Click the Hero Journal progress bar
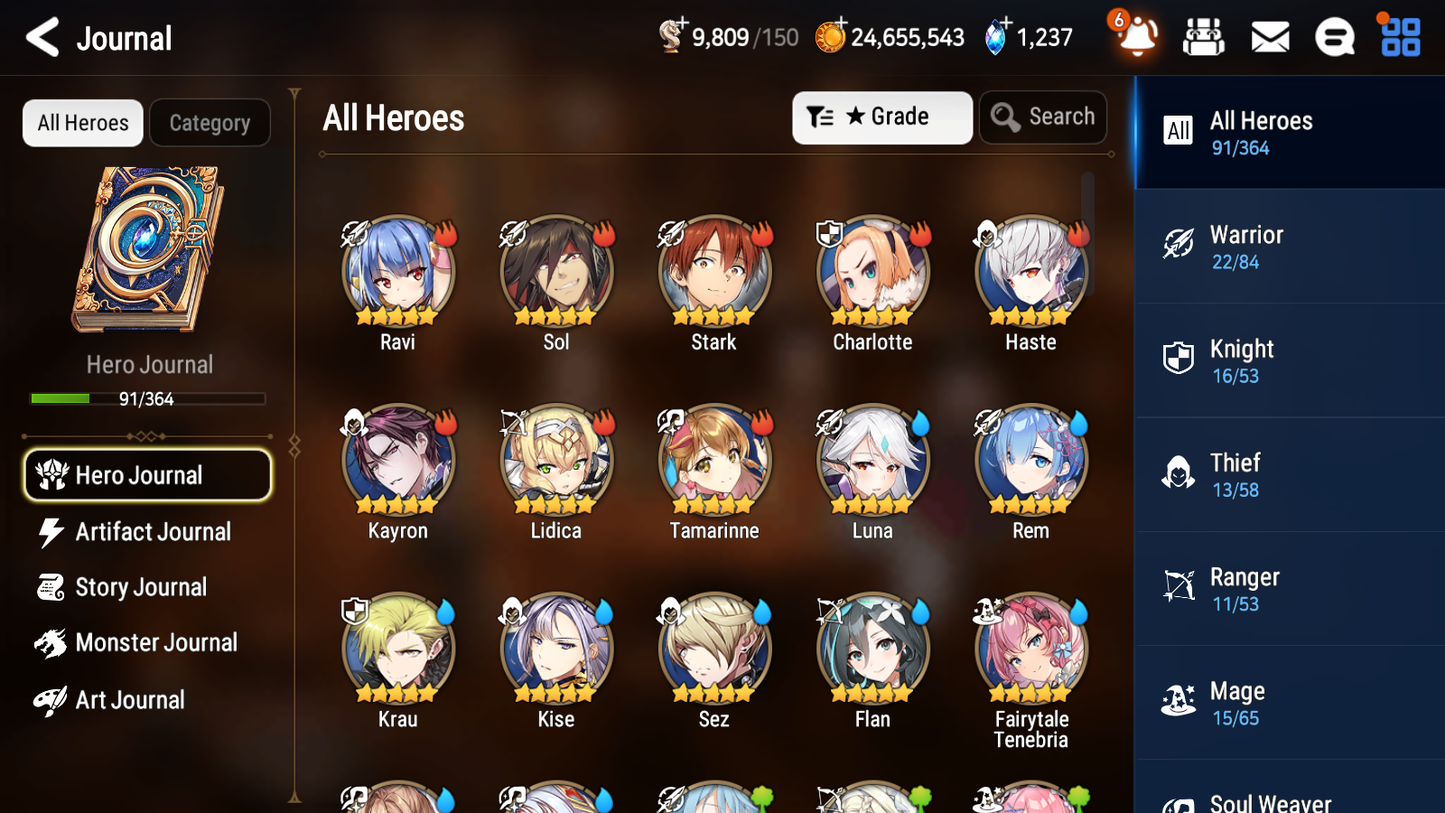This screenshot has height=813, width=1445. pos(149,398)
